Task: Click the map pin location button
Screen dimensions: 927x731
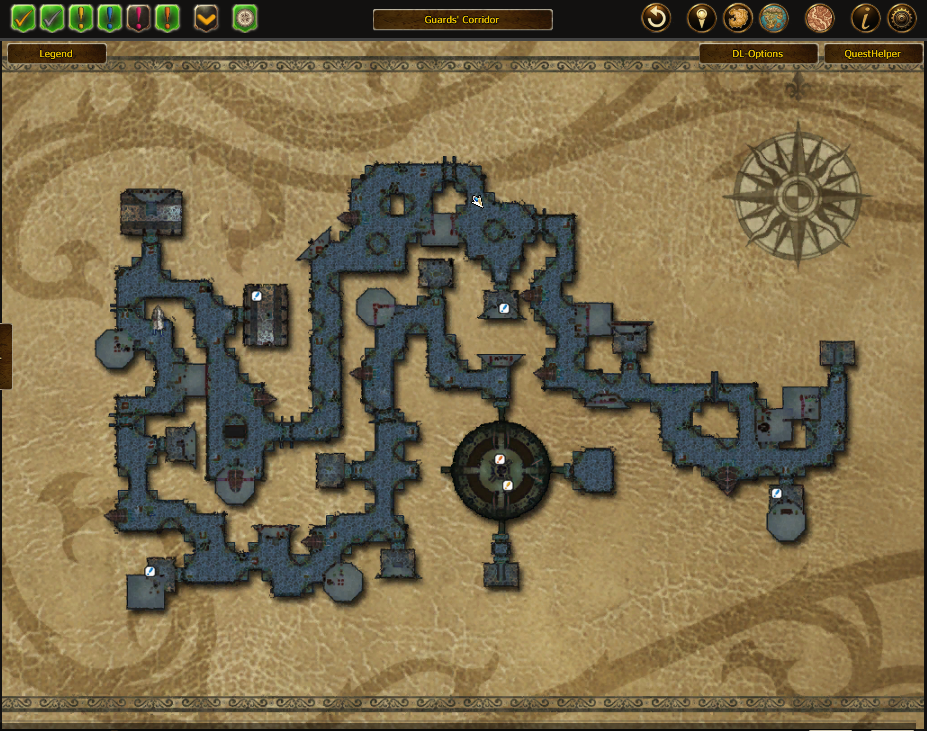Action: pos(701,17)
